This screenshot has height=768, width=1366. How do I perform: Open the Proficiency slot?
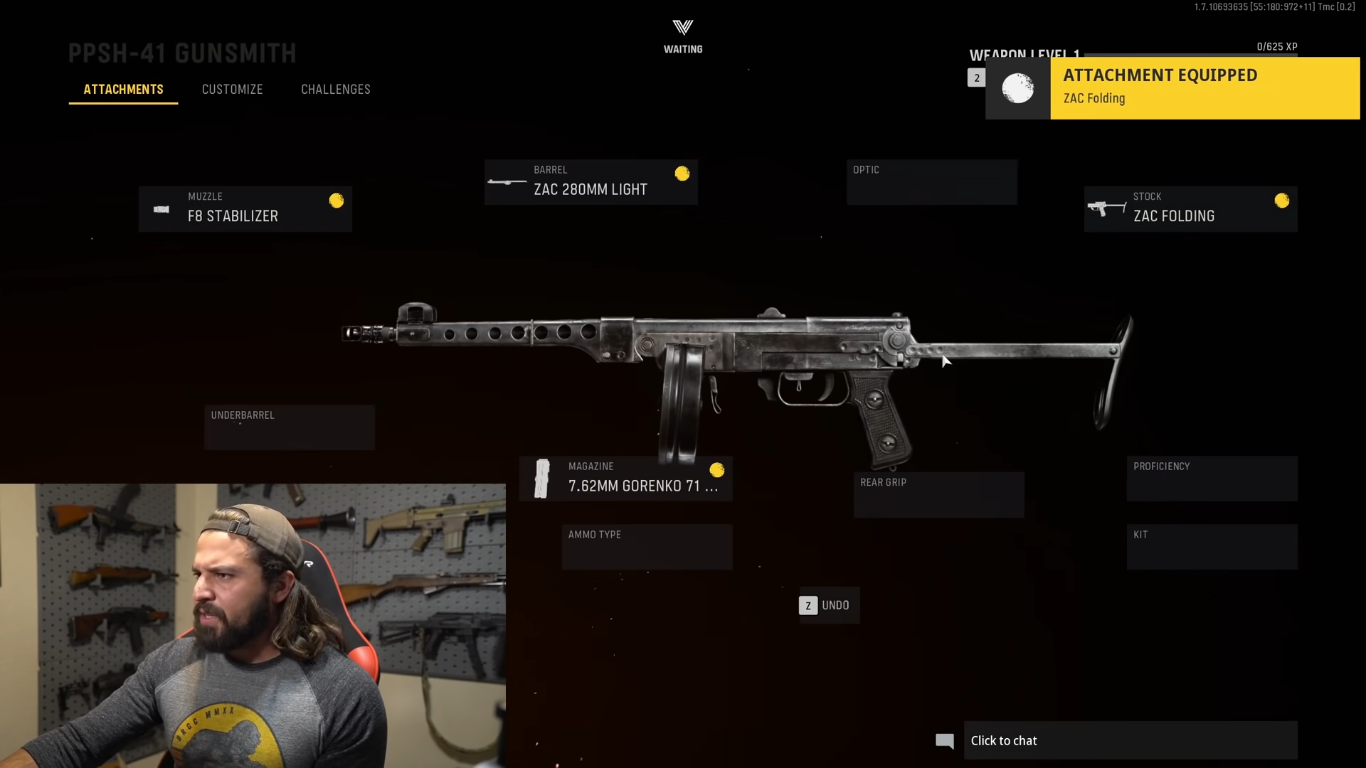coord(1211,479)
